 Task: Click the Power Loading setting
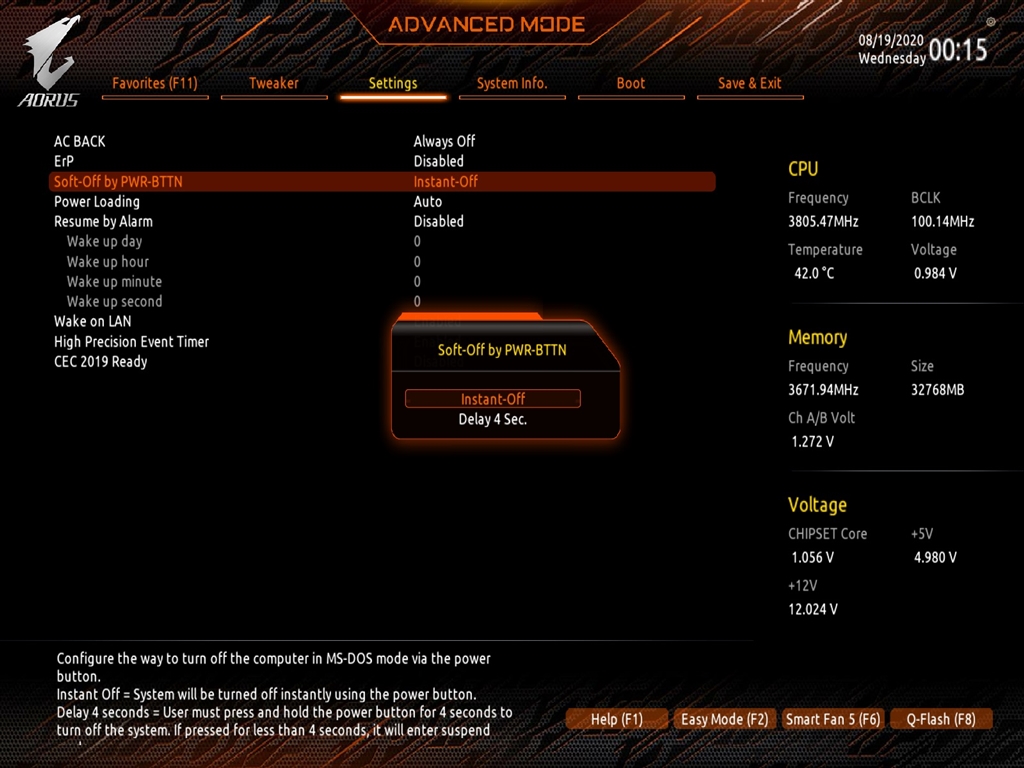[97, 201]
